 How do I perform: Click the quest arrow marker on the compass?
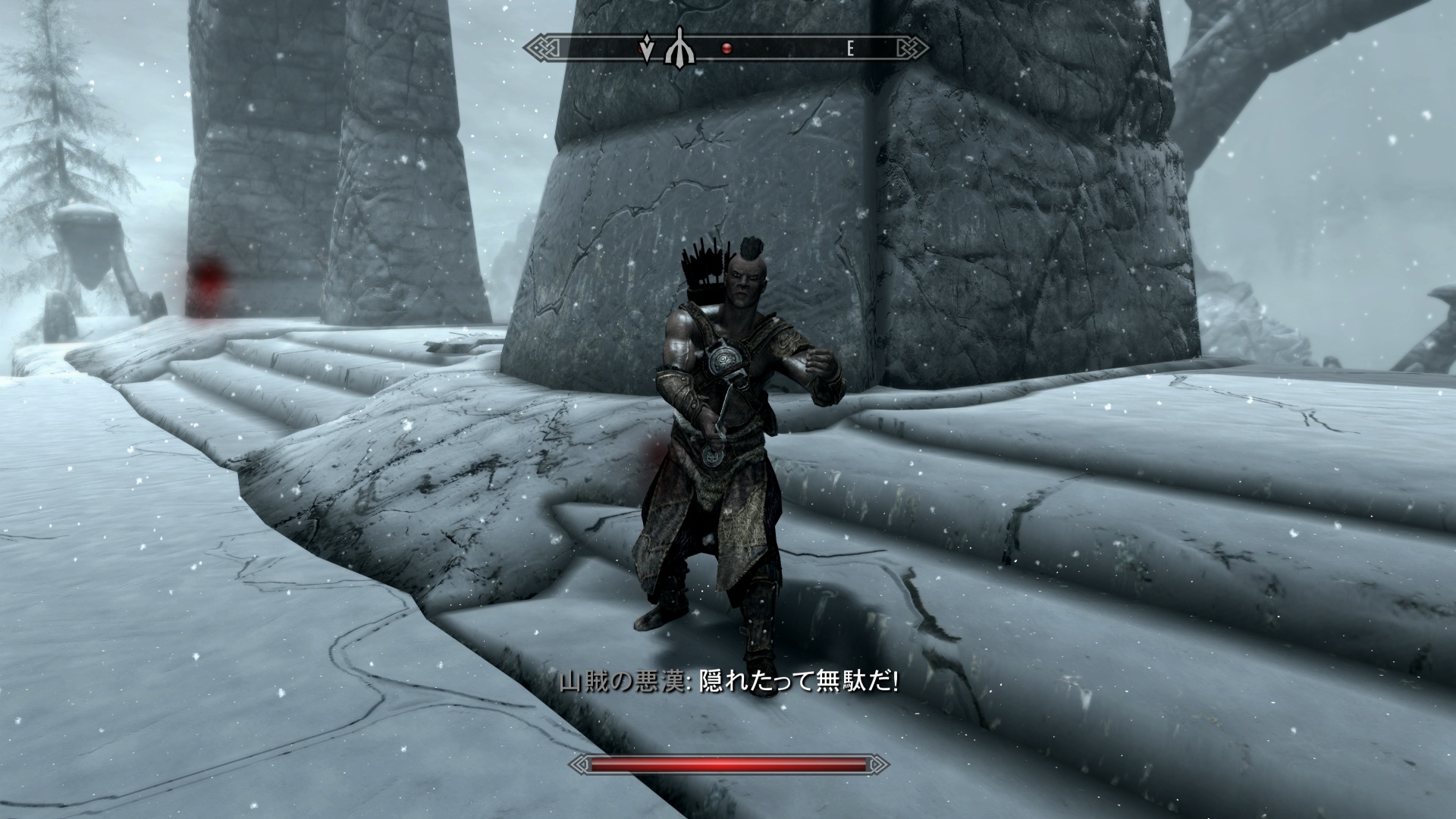pos(646,49)
